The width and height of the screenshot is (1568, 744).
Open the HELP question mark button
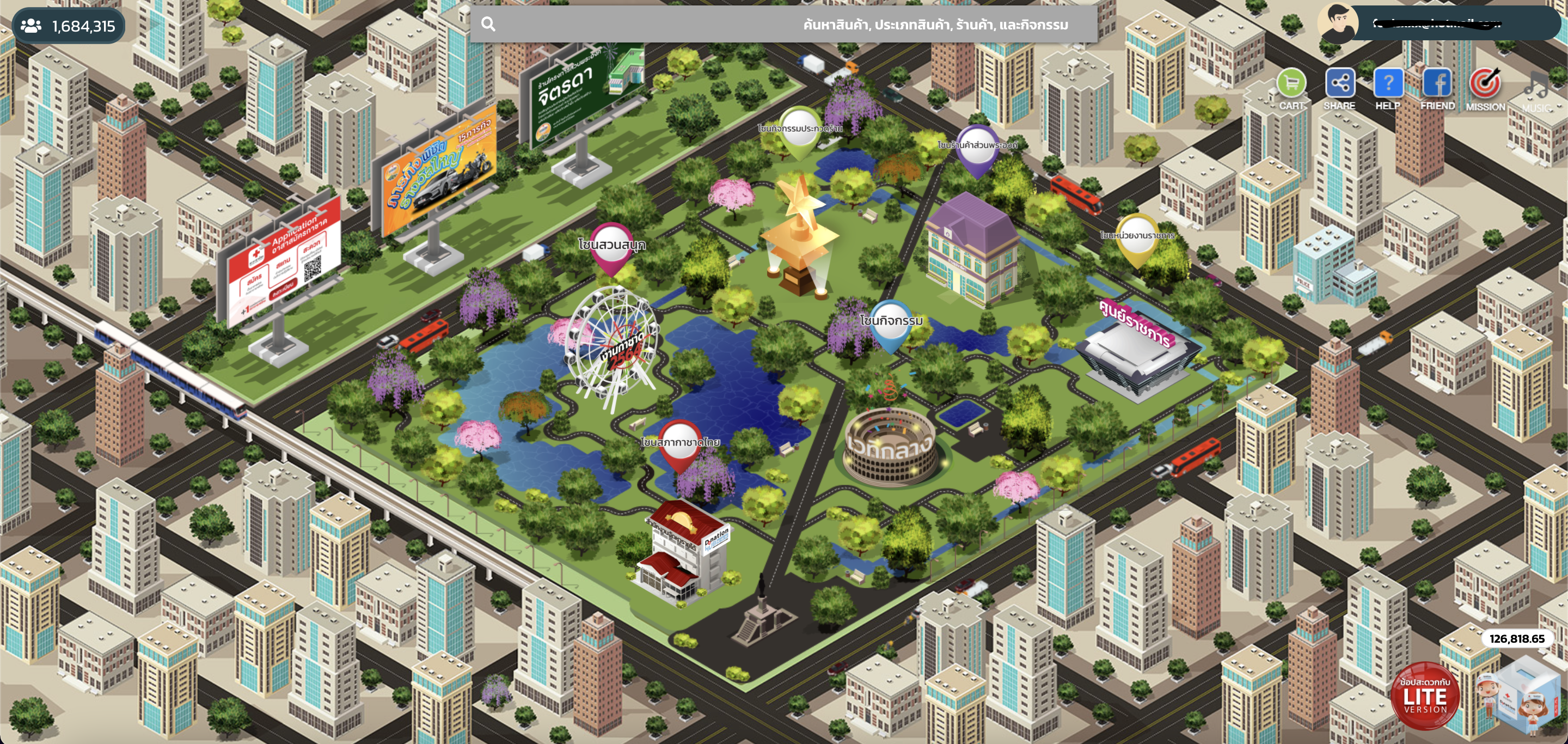(x=1388, y=84)
